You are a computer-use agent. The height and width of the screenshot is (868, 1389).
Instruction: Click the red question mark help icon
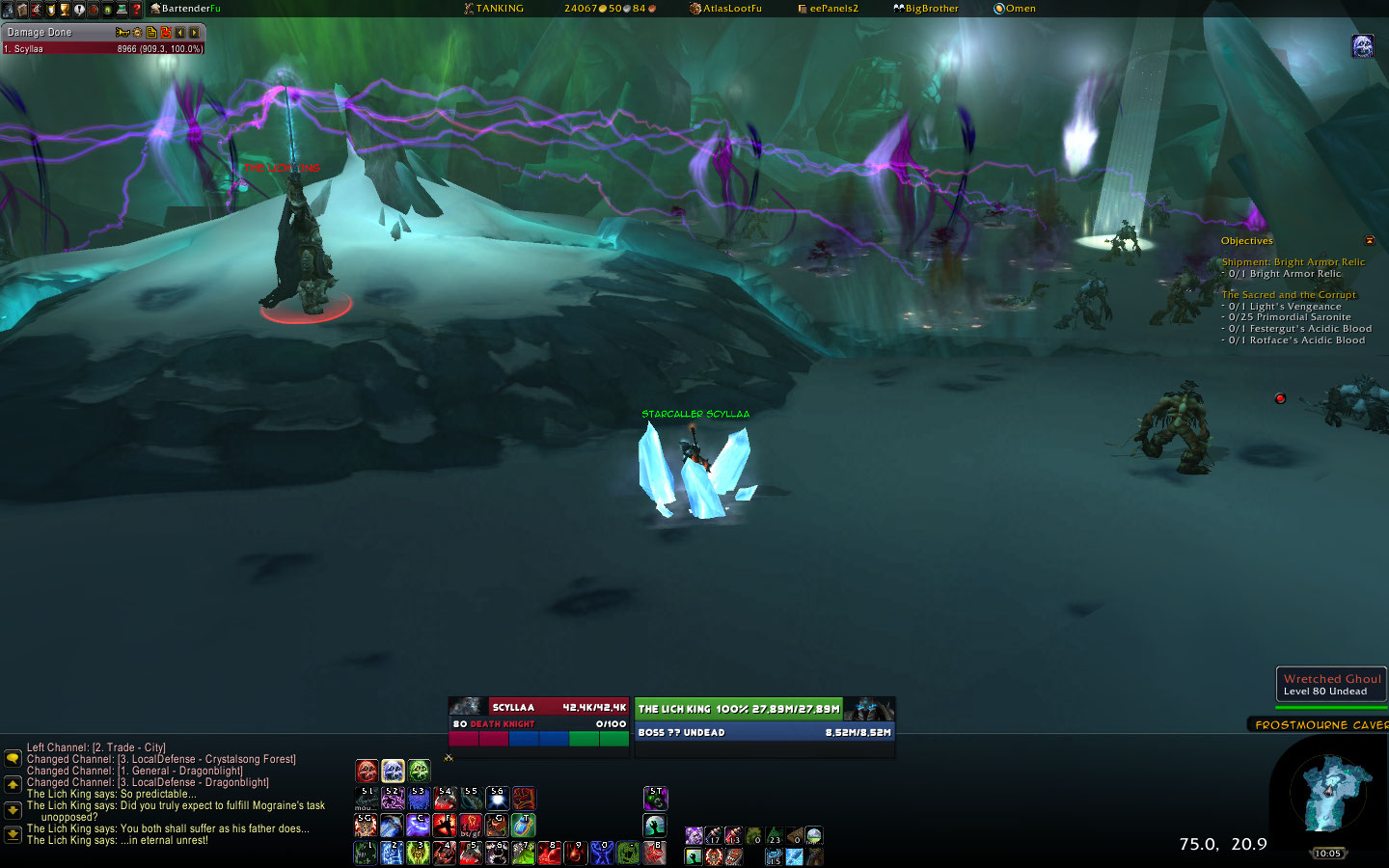[x=136, y=10]
